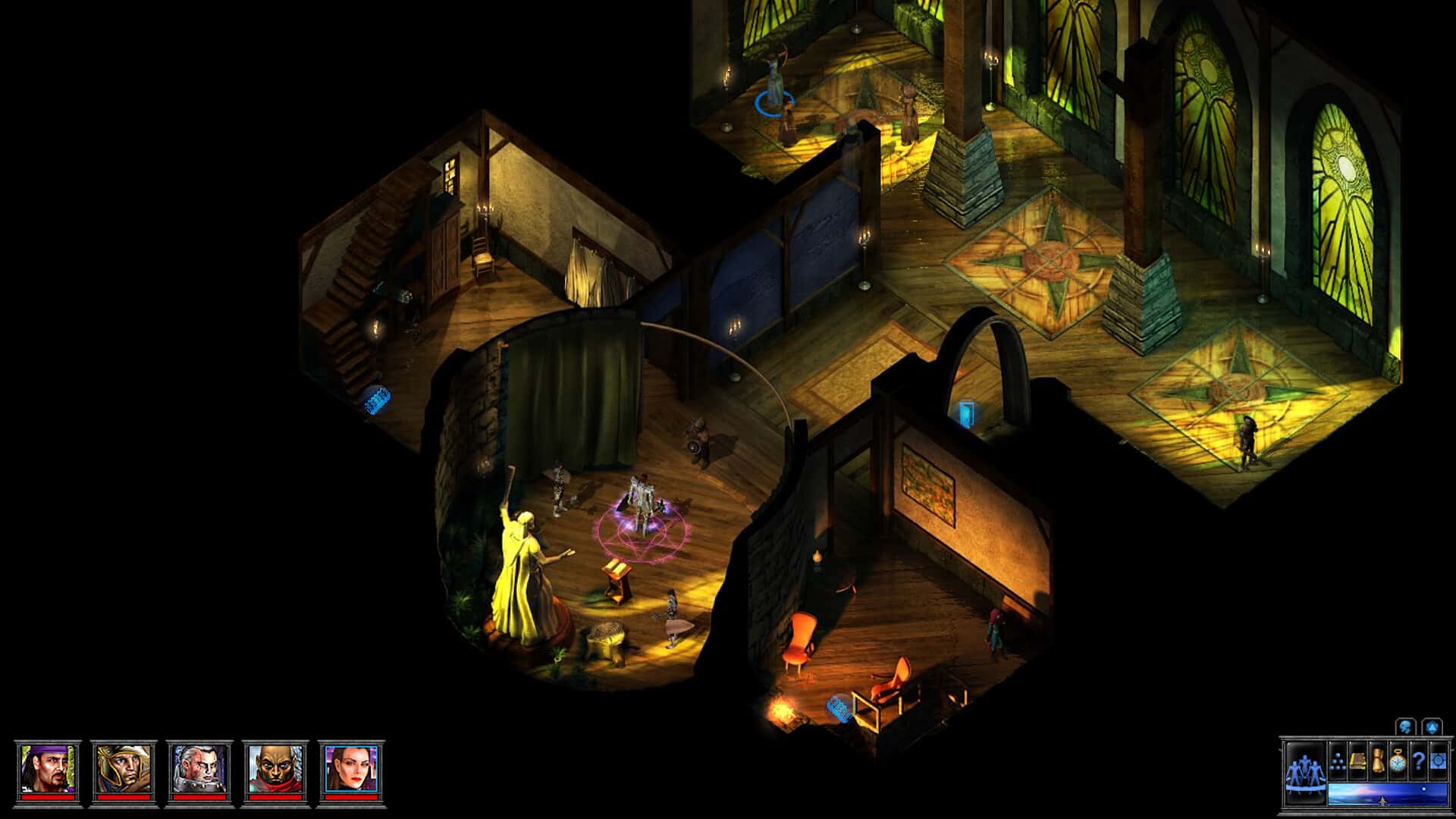Select the purple-bandana character portrait
The image size is (1456, 819).
pos(48,769)
